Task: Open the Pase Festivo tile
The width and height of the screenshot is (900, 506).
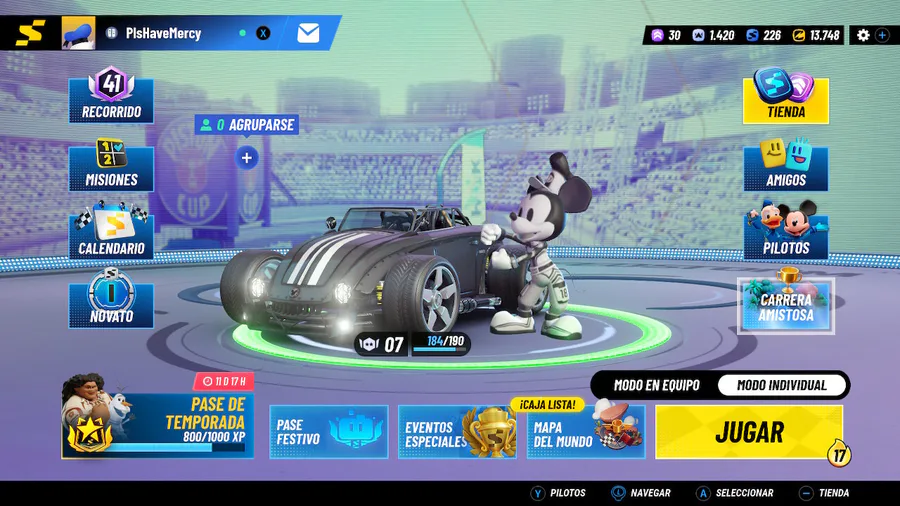Action: pyautogui.click(x=328, y=432)
